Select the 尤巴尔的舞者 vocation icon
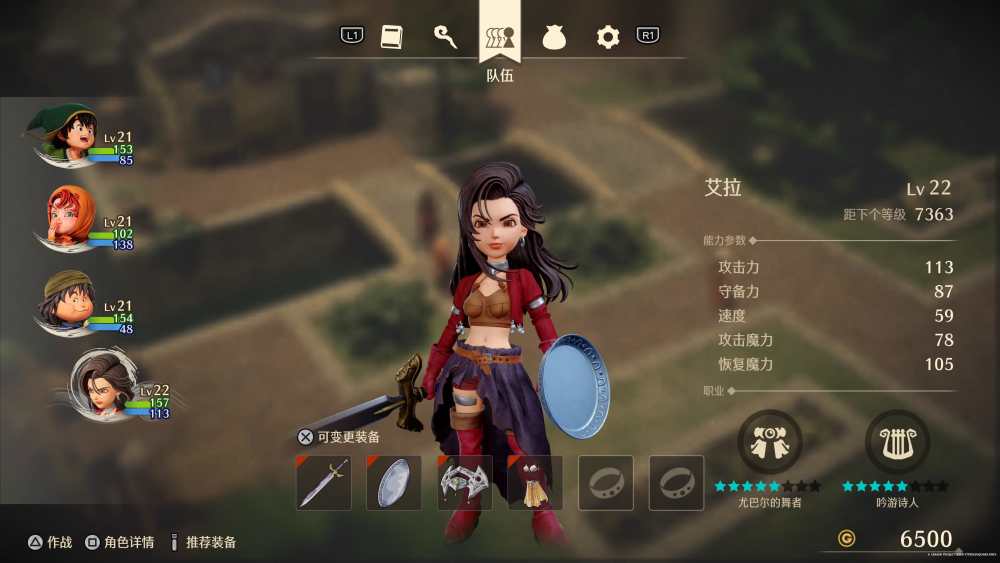1000x563 pixels. [x=769, y=442]
